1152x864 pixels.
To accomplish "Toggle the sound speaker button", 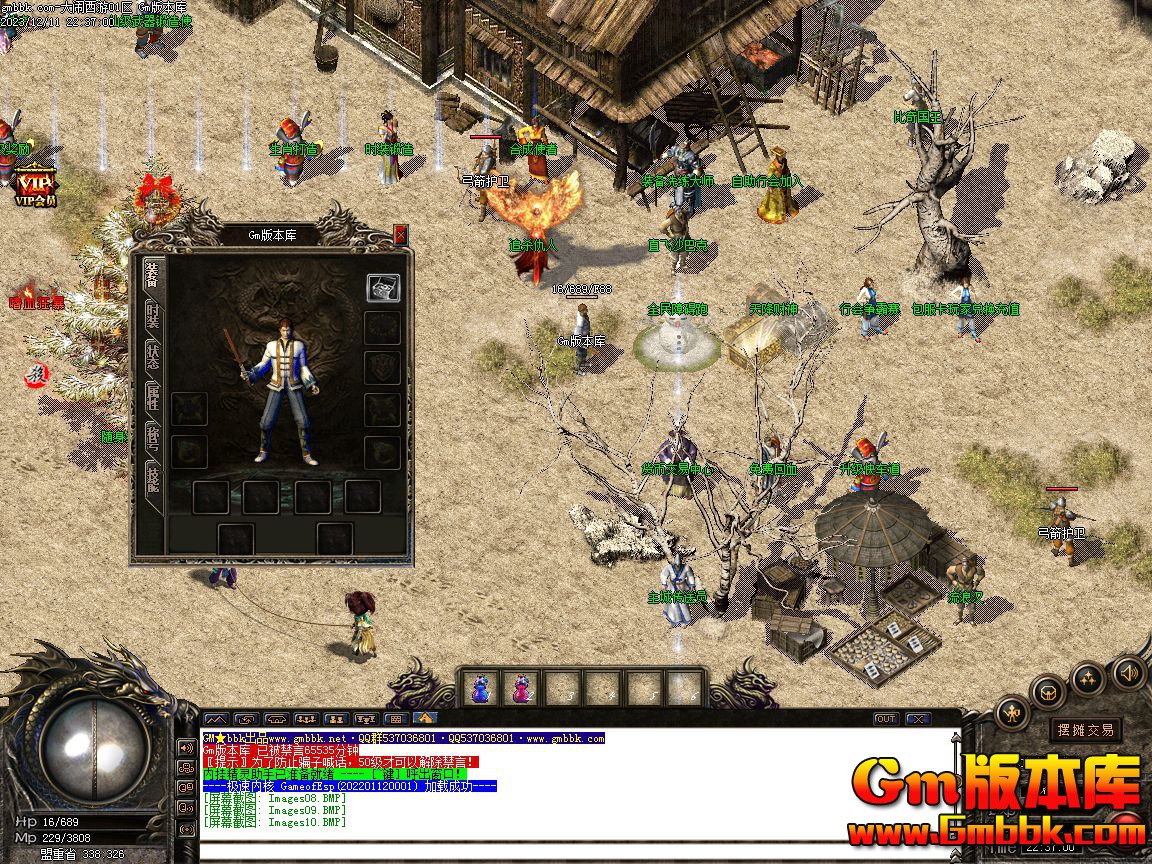I will 1127,672.
